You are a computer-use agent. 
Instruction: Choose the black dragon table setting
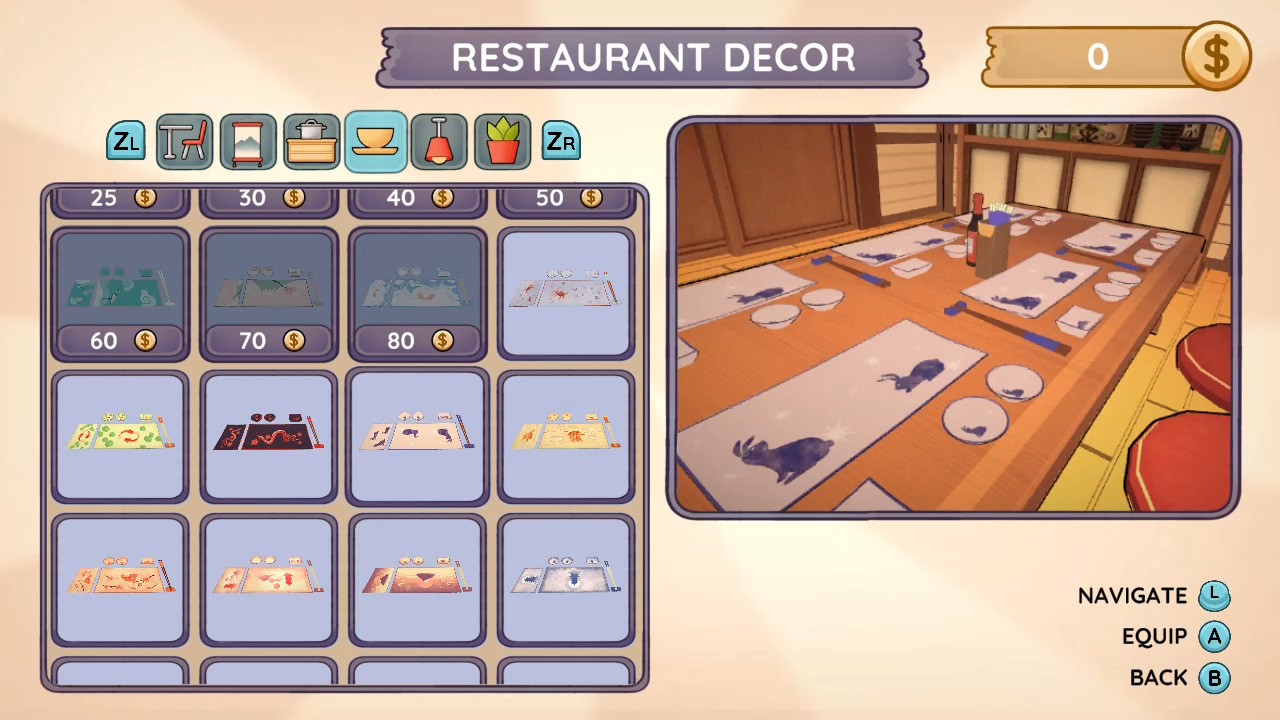[268, 434]
